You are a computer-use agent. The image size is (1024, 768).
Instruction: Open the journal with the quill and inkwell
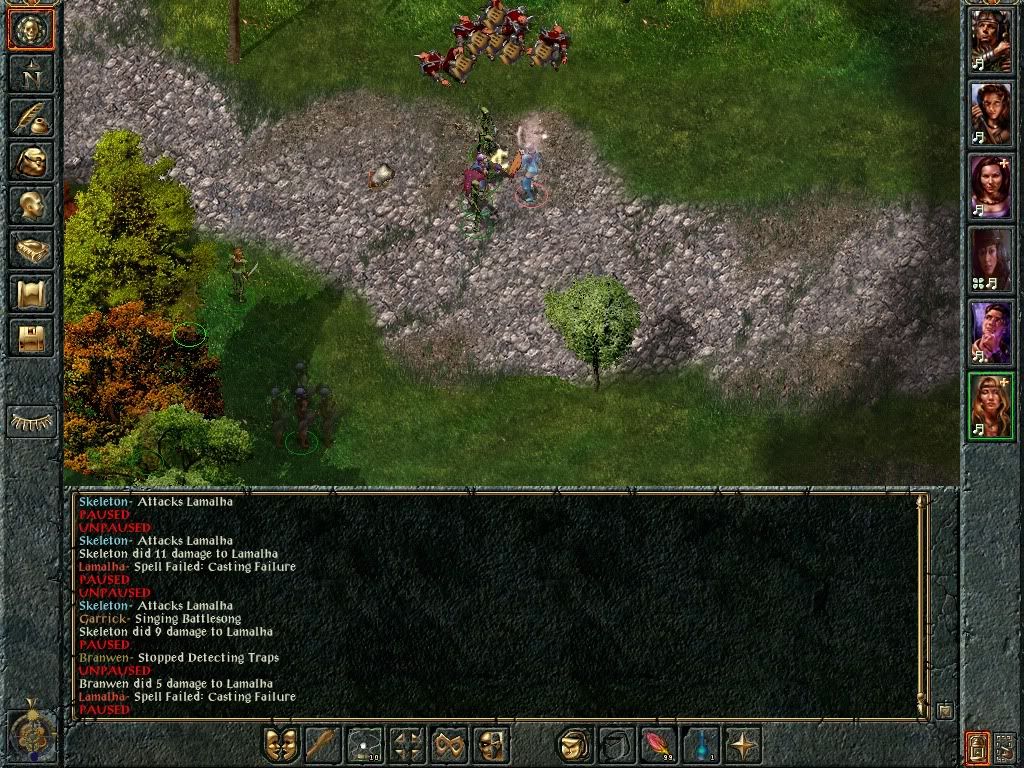click(x=31, y=117)
